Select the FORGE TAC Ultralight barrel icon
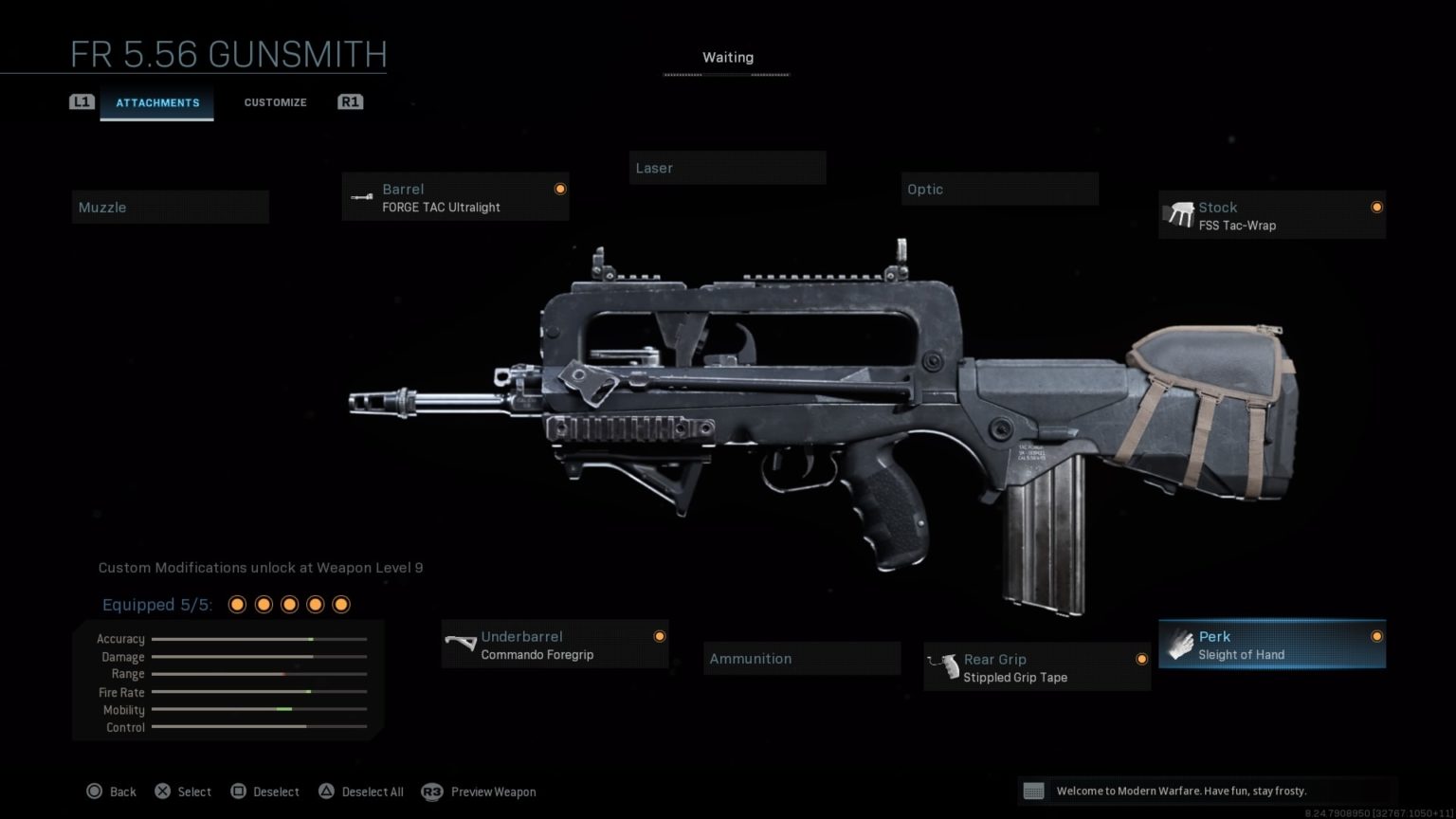 coord(362,197)
